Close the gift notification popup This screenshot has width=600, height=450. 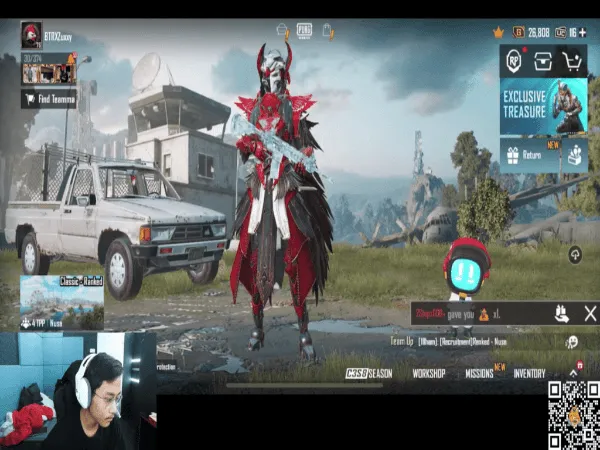coord(589,314)
